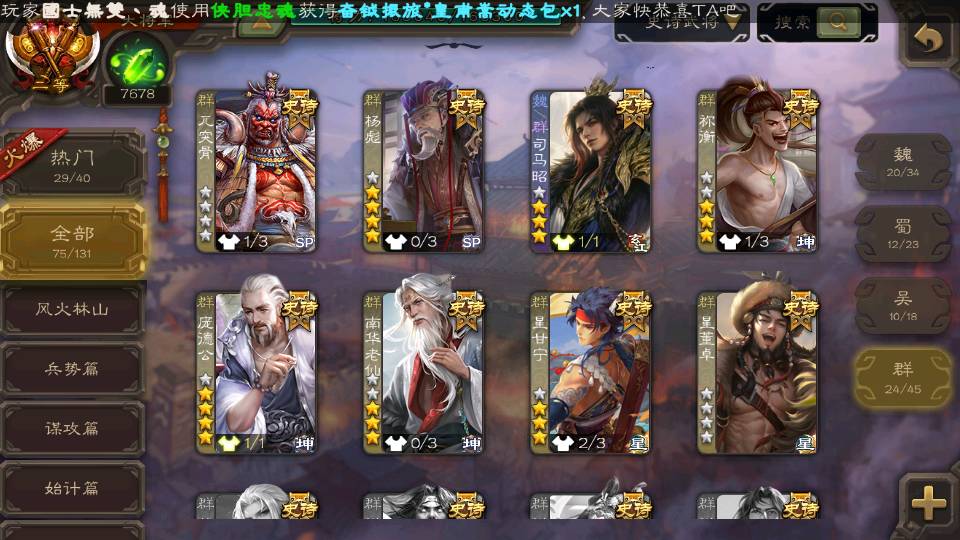Open the 始计篇 category
Image resolution: width=960 pixels, height=540 pixels.
pos(72,489)
